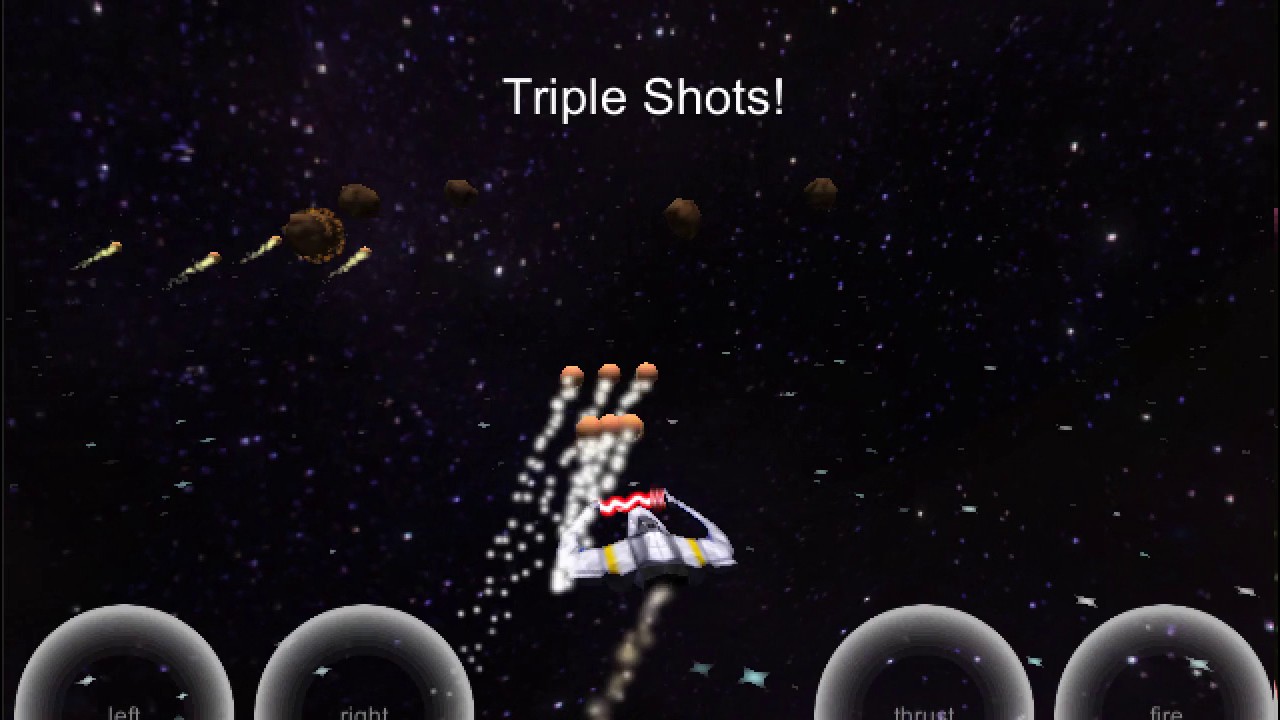
Task: Click the large spiky asteroid
Action: 318,232
